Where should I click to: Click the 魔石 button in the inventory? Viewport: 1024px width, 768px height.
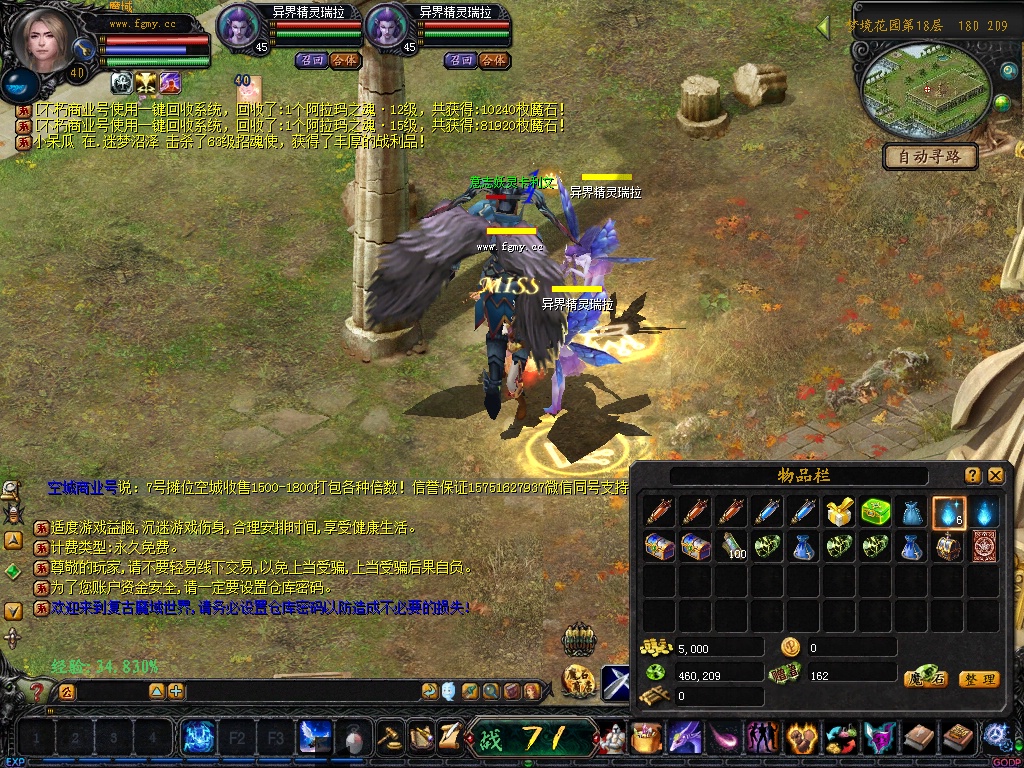[925, 679]
